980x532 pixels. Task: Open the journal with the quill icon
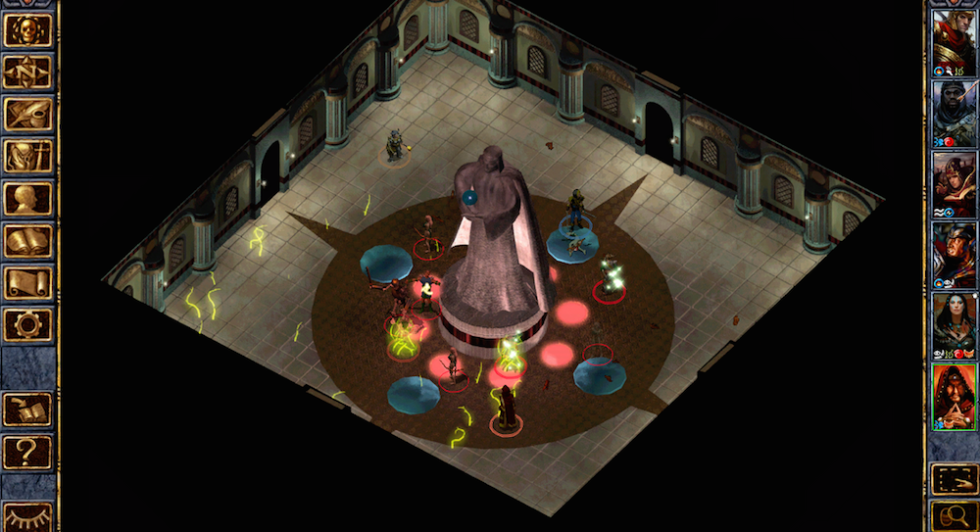pos(28,114)
